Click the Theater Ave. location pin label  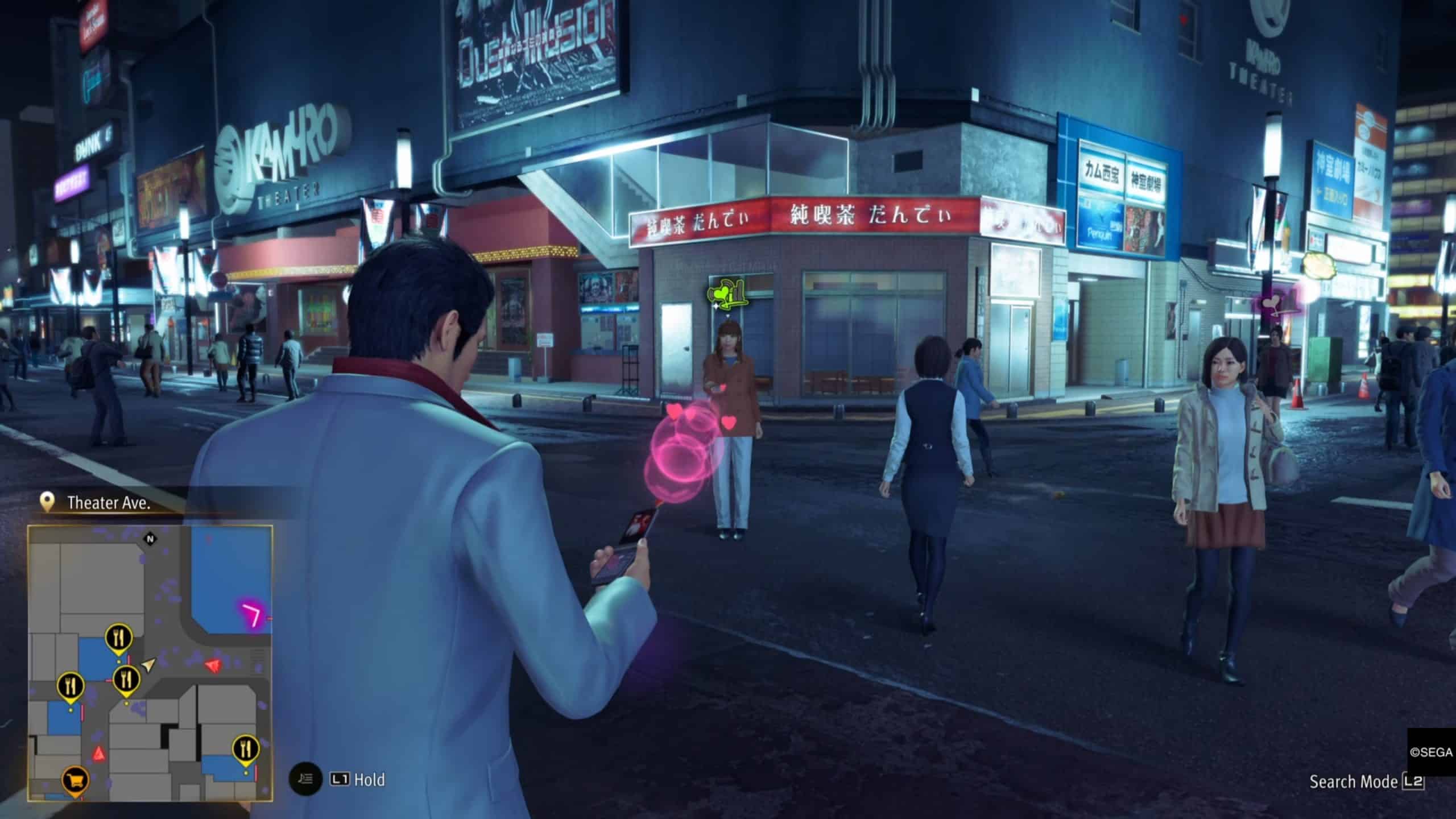[x=108, y=503]
